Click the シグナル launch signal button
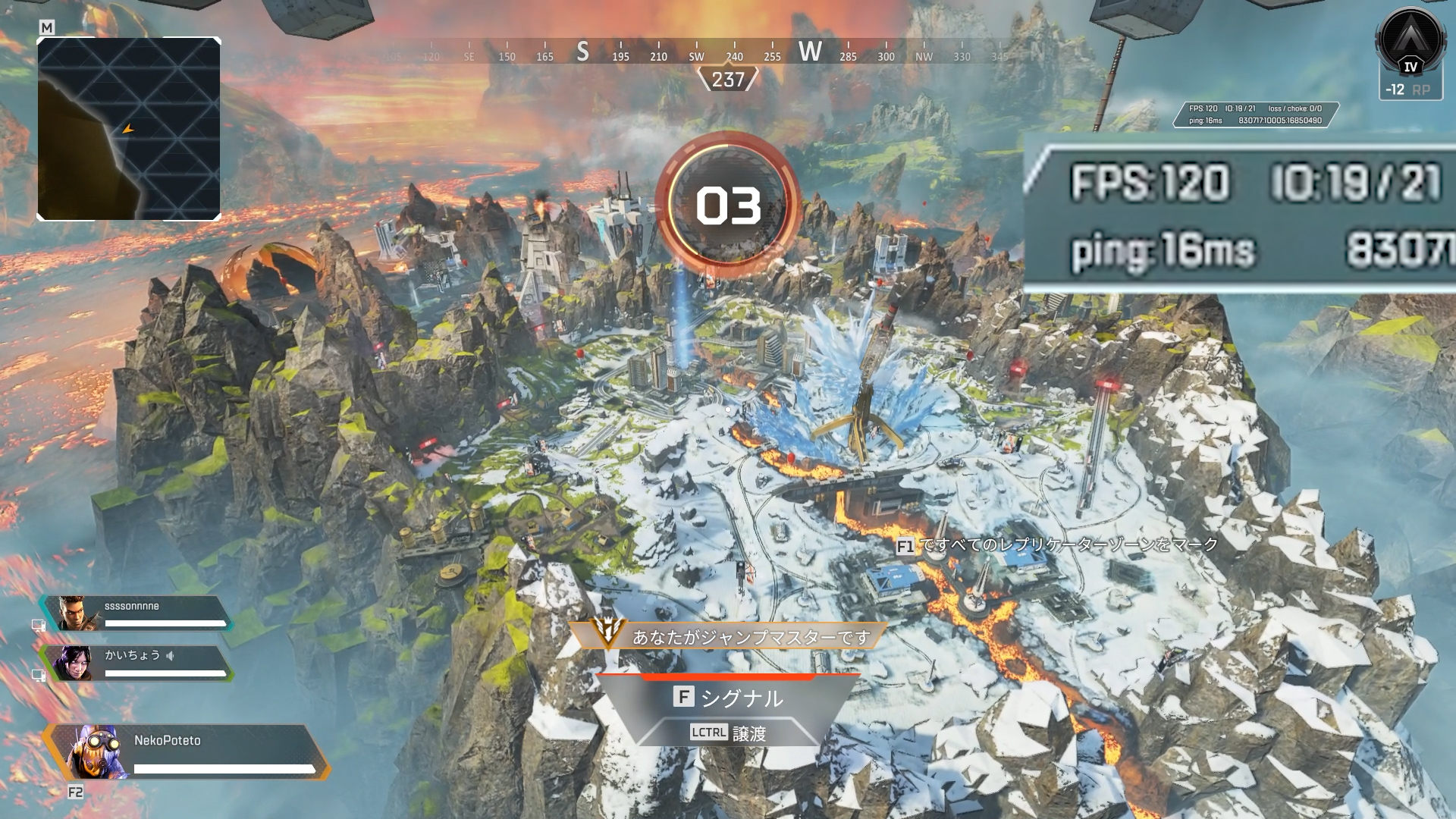 728,697
